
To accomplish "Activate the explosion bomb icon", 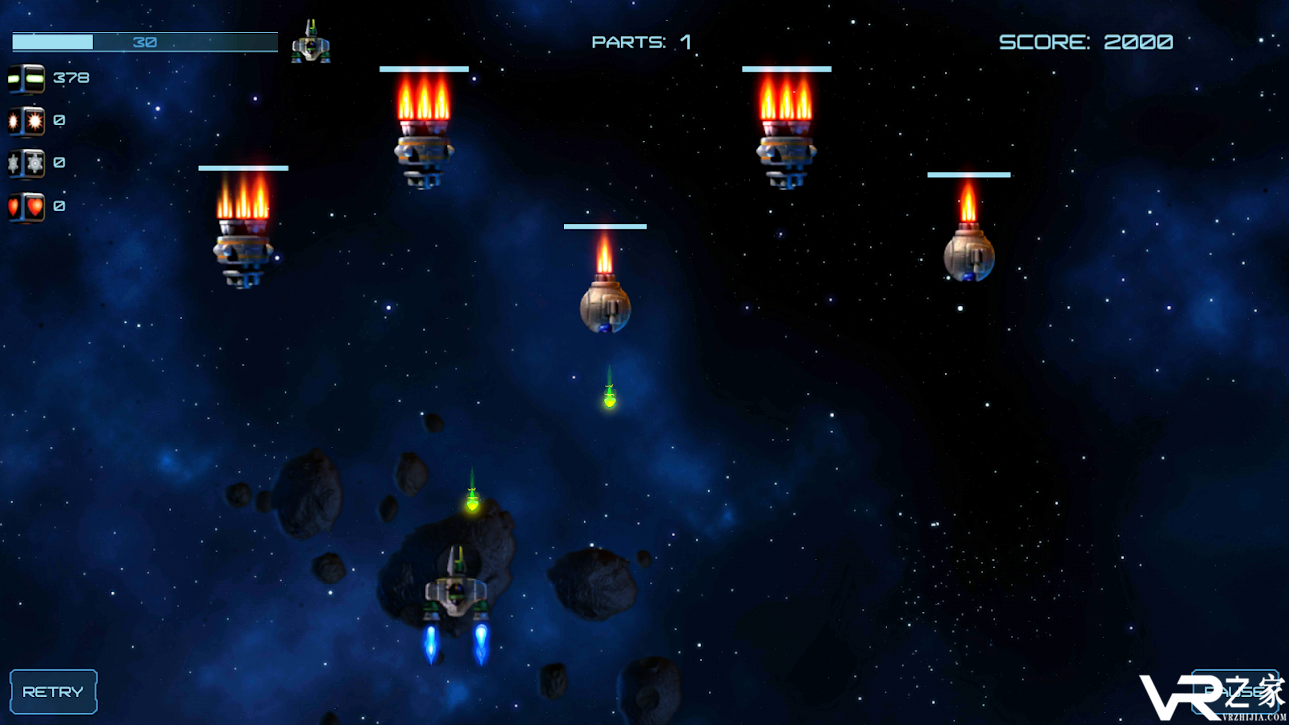I will [x=26, y=121].
